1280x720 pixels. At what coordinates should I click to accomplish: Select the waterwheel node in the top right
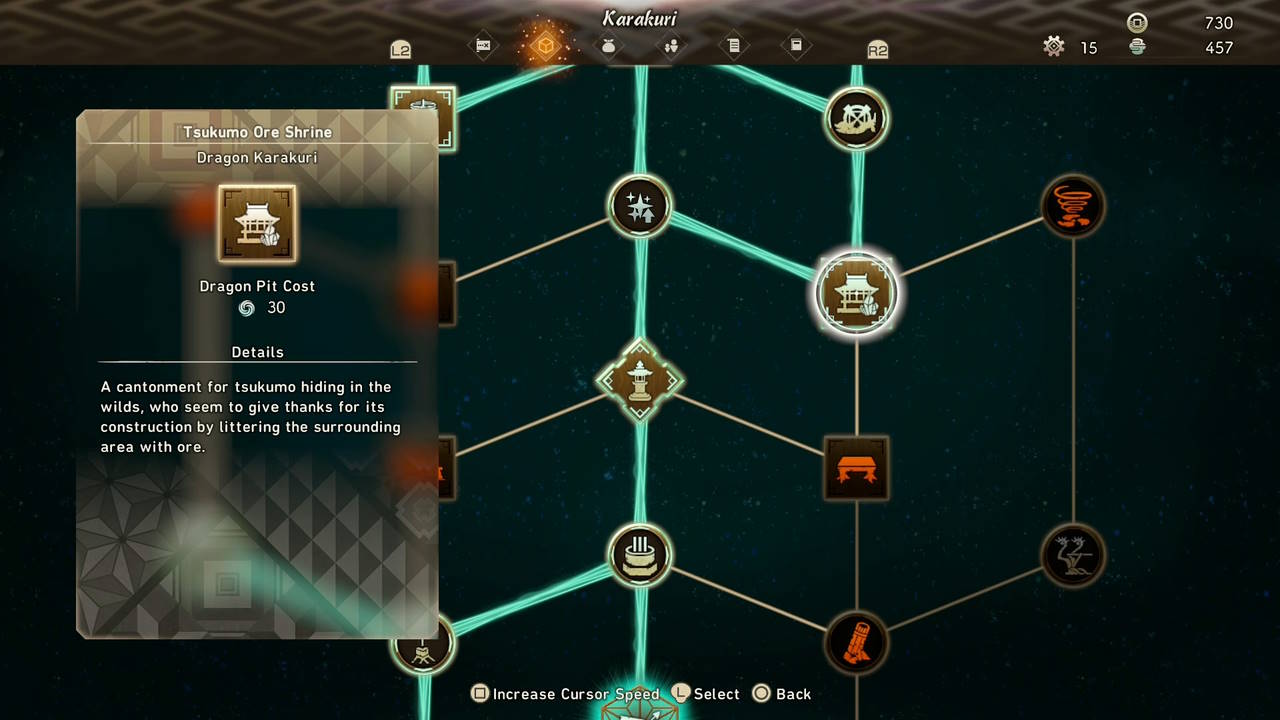coord(856,118)
